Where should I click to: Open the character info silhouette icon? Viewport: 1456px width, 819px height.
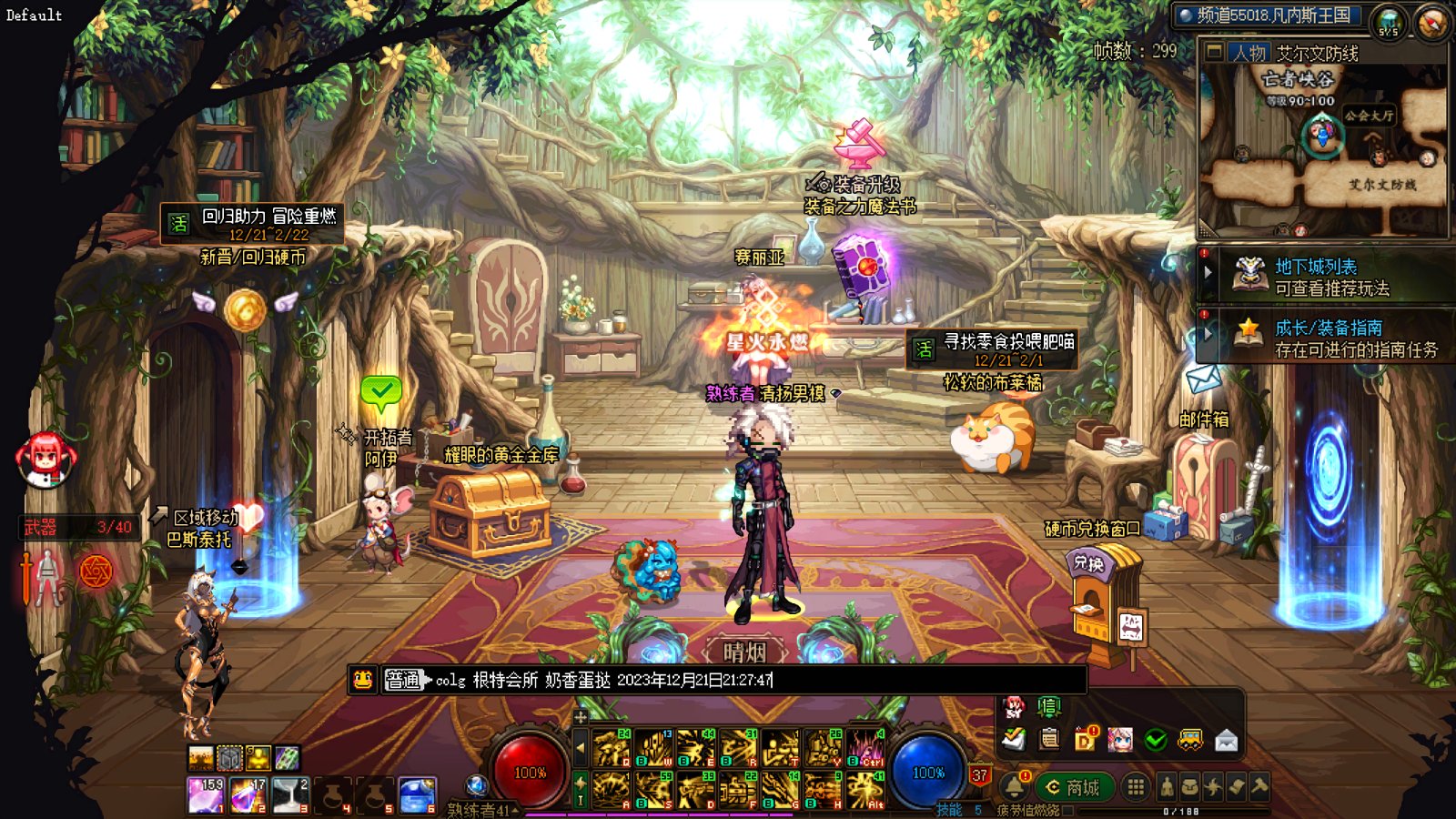coord(1168,787)
